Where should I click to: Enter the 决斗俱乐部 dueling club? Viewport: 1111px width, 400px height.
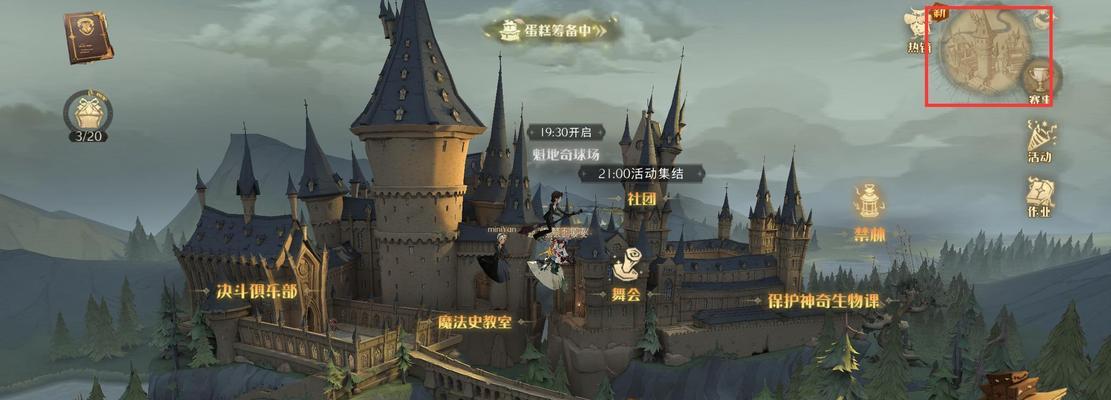point(256,291)
